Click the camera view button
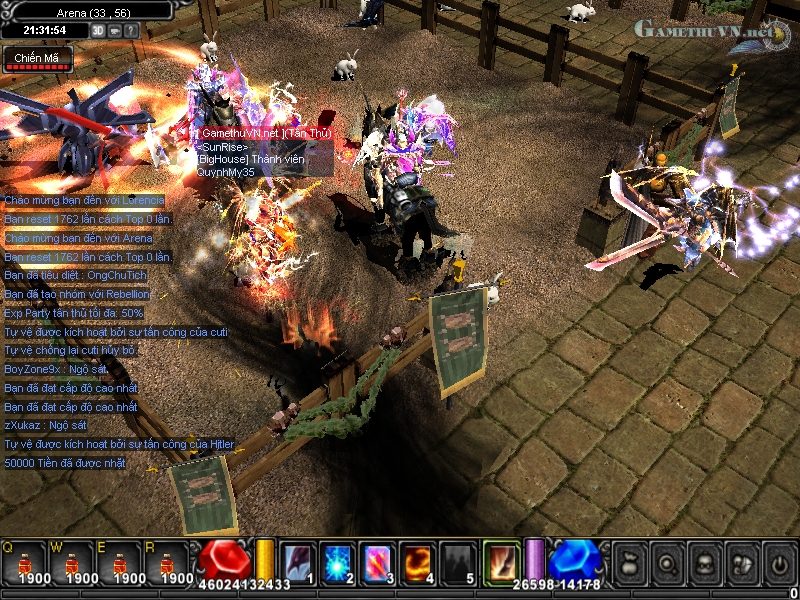 [x=115, y=30]
